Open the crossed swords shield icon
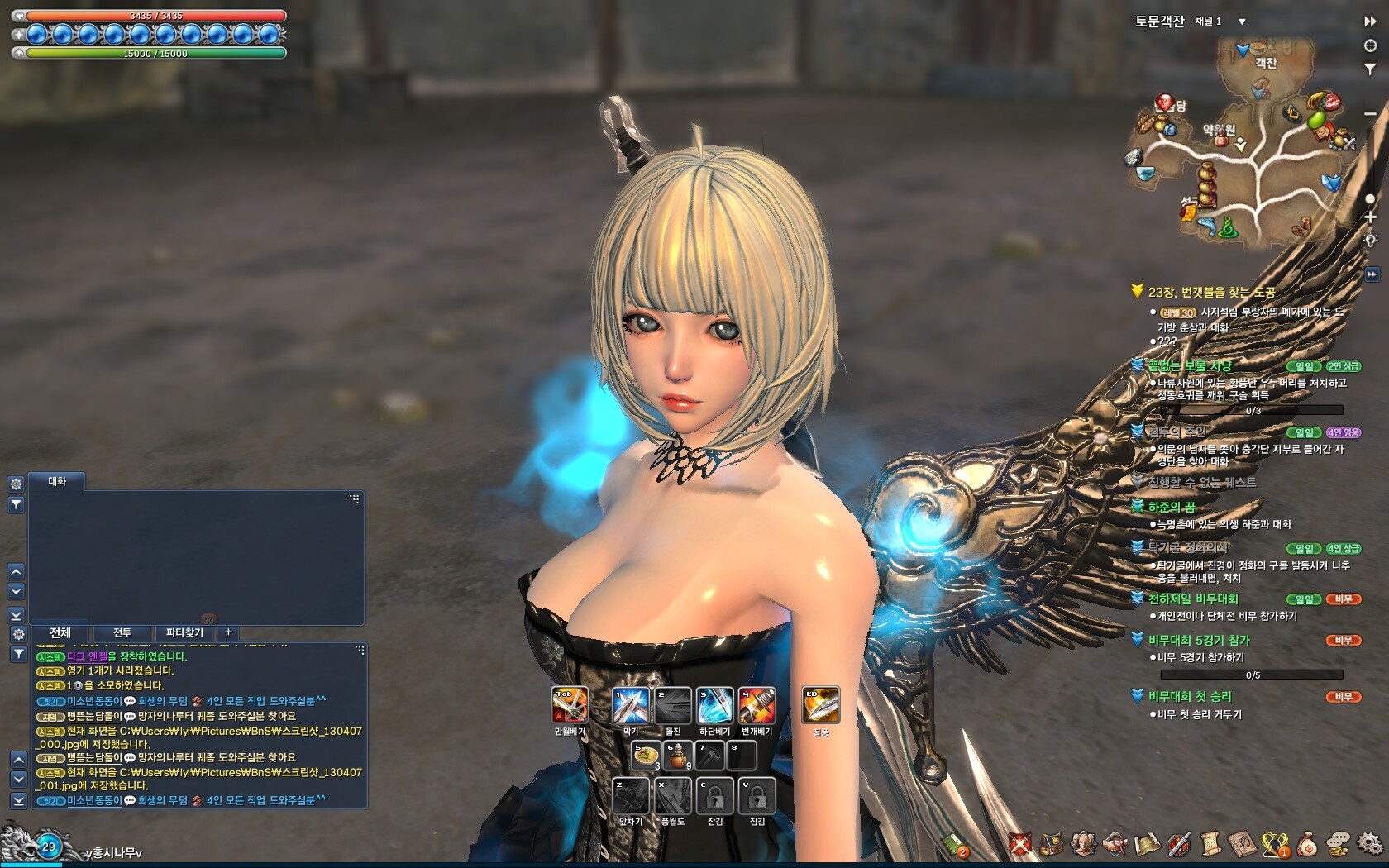This screenshot has width=1389, height=868. click(x=1021, y=844)
